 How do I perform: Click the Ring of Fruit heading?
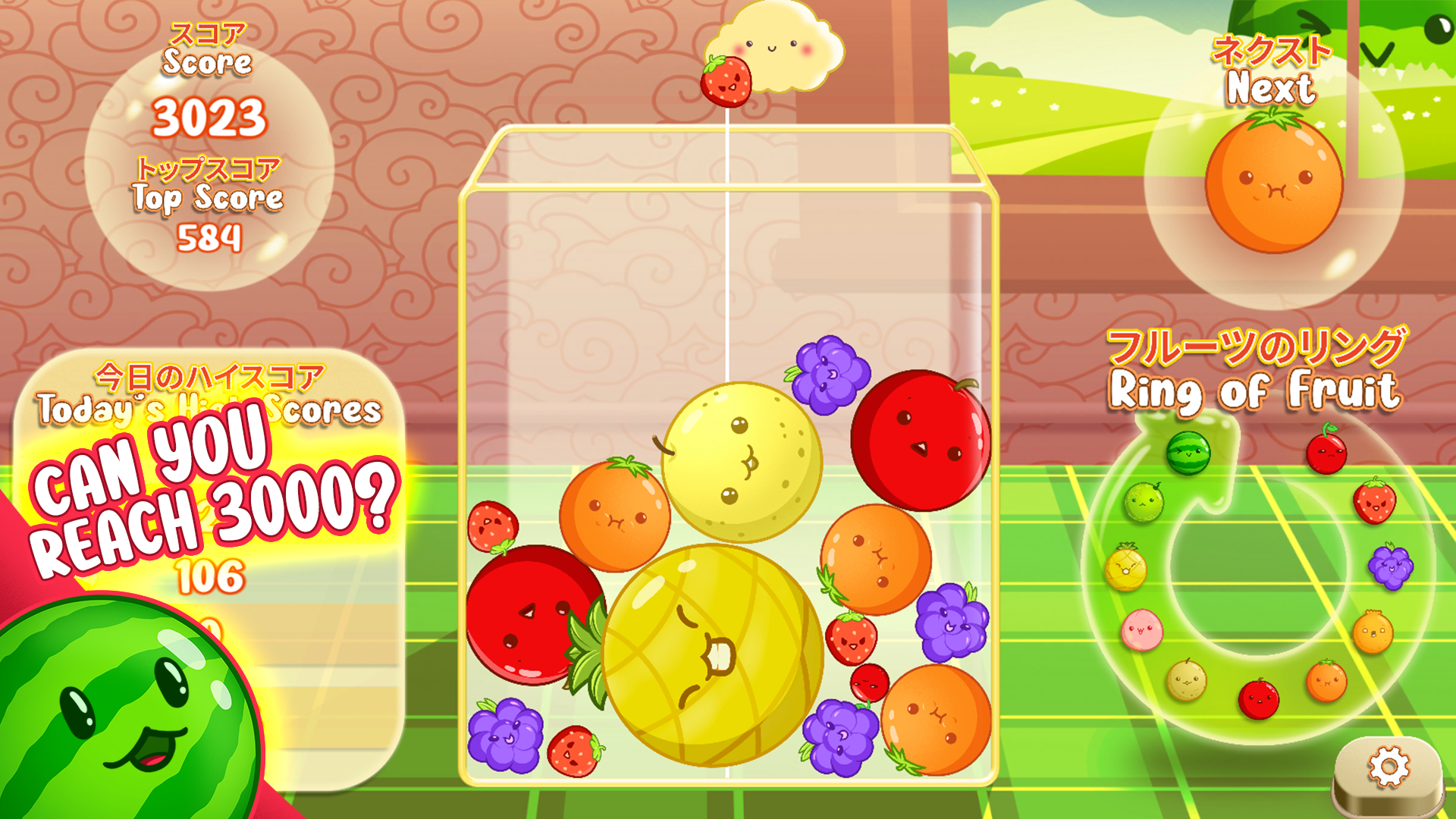[x=1255, y=387]
